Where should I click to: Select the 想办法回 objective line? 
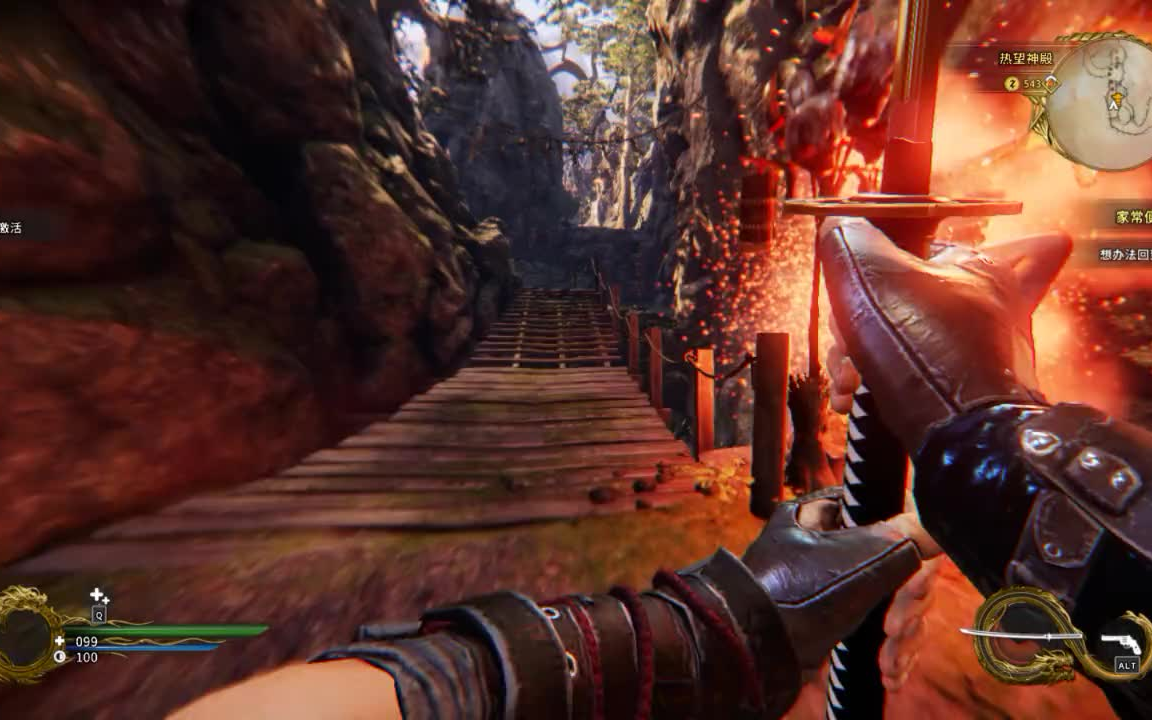tap(1124, 255)
